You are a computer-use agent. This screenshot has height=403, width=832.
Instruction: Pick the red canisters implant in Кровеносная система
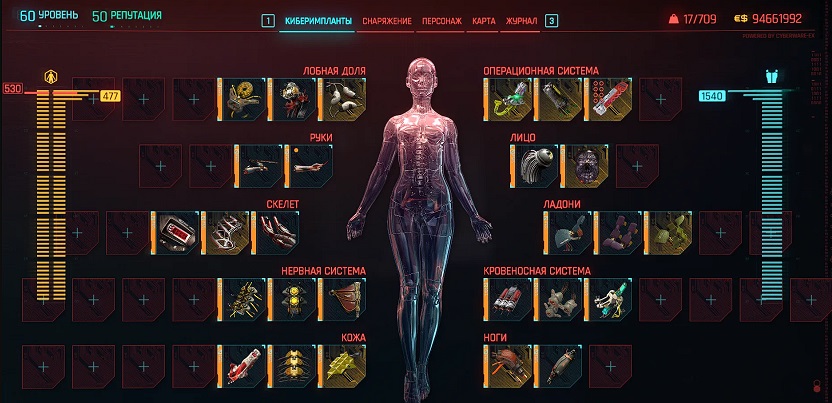[x=508, y=298]
